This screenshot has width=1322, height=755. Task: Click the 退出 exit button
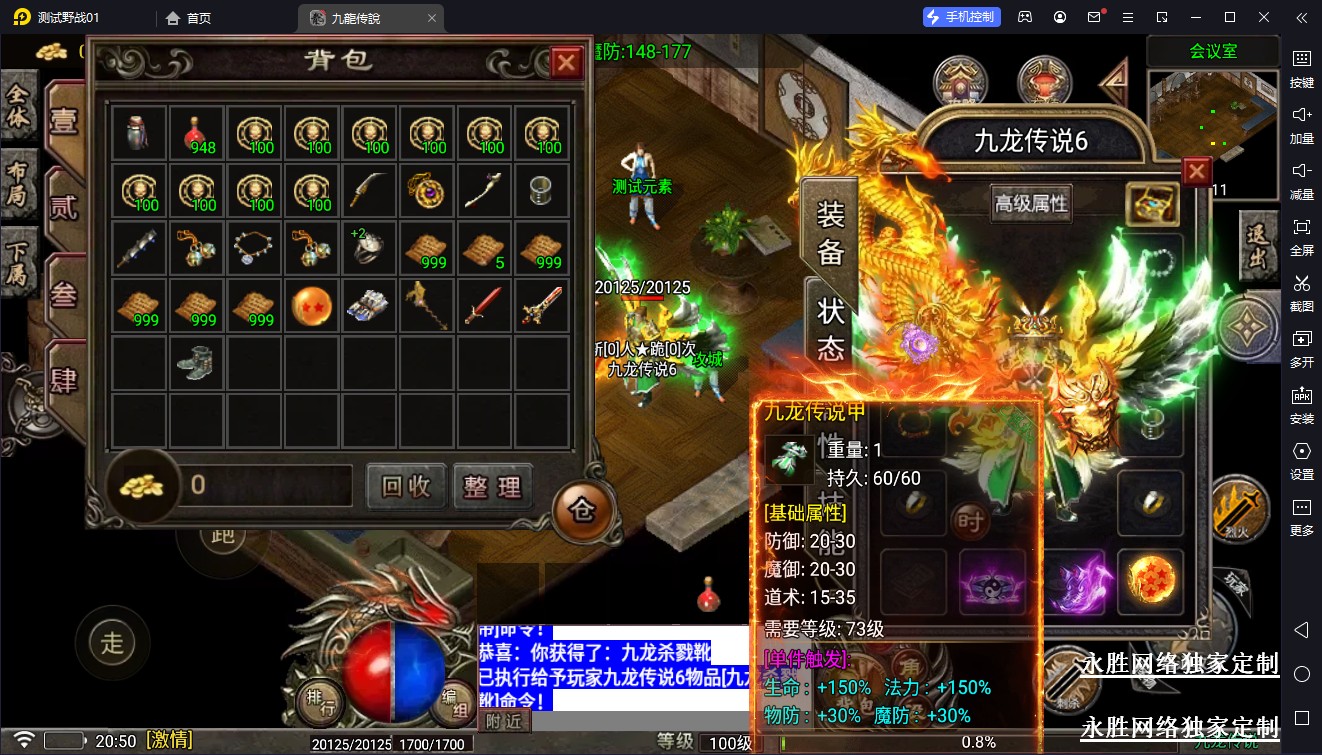tap(1258, 246)
